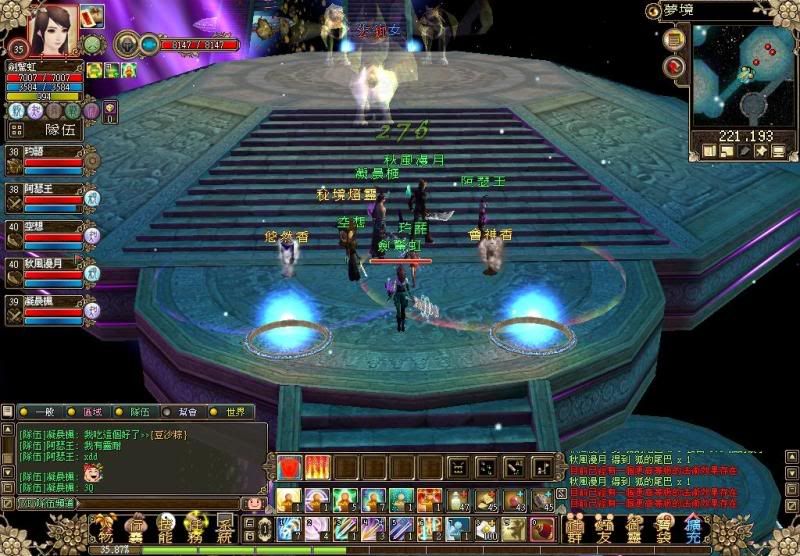
Task: Open the 系統 system menu button
Action: [x=226, y=527]
